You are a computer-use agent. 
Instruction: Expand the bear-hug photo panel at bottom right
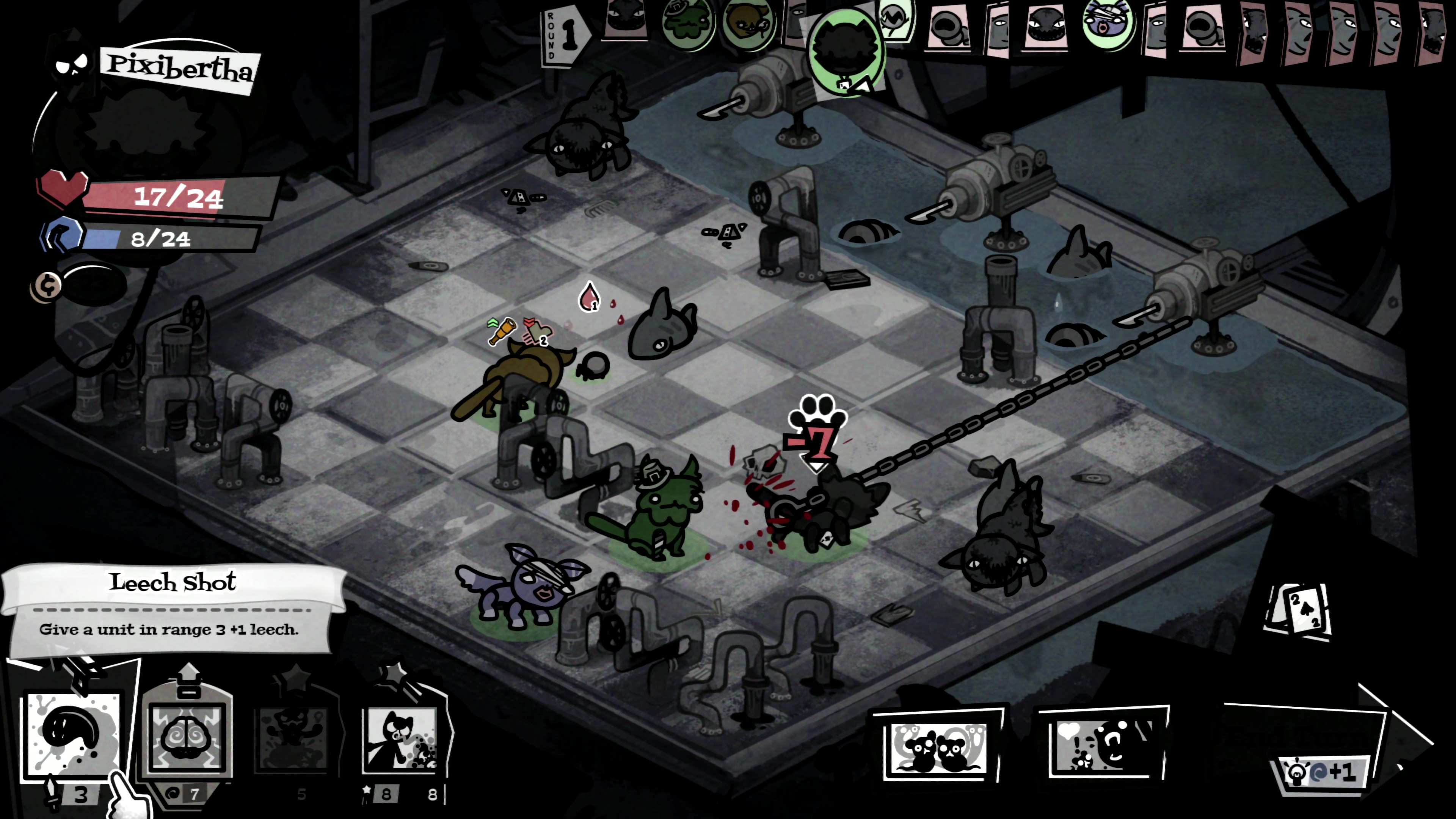[1102, 746]
